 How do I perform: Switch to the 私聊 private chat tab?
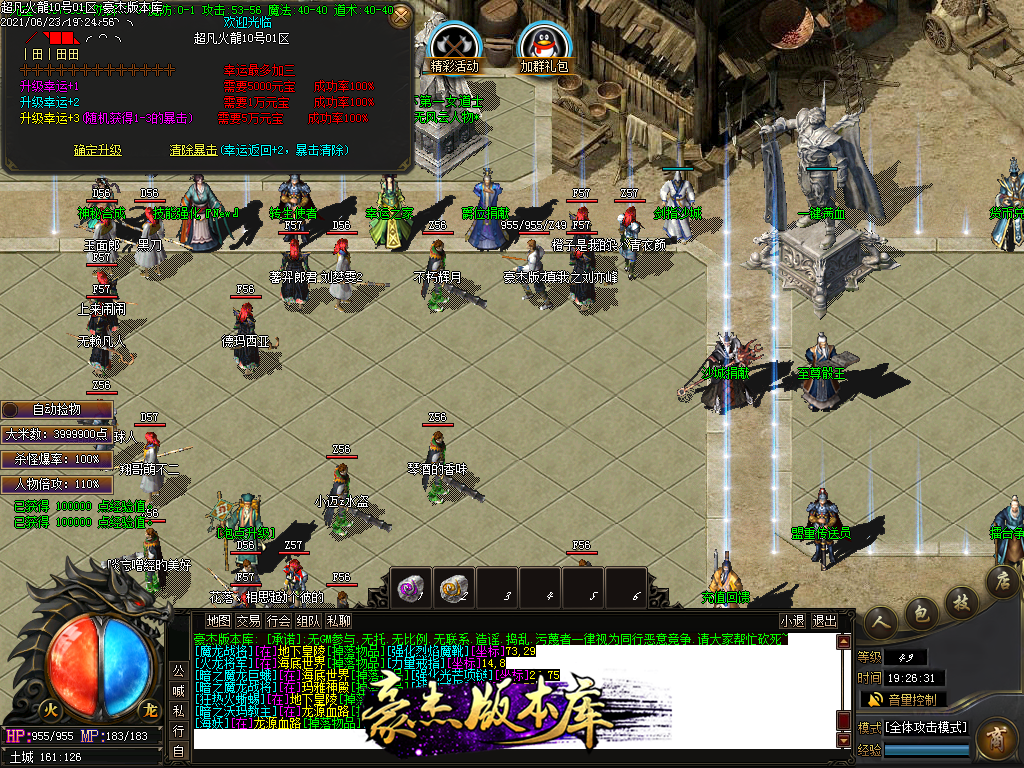tap(338, 620)
